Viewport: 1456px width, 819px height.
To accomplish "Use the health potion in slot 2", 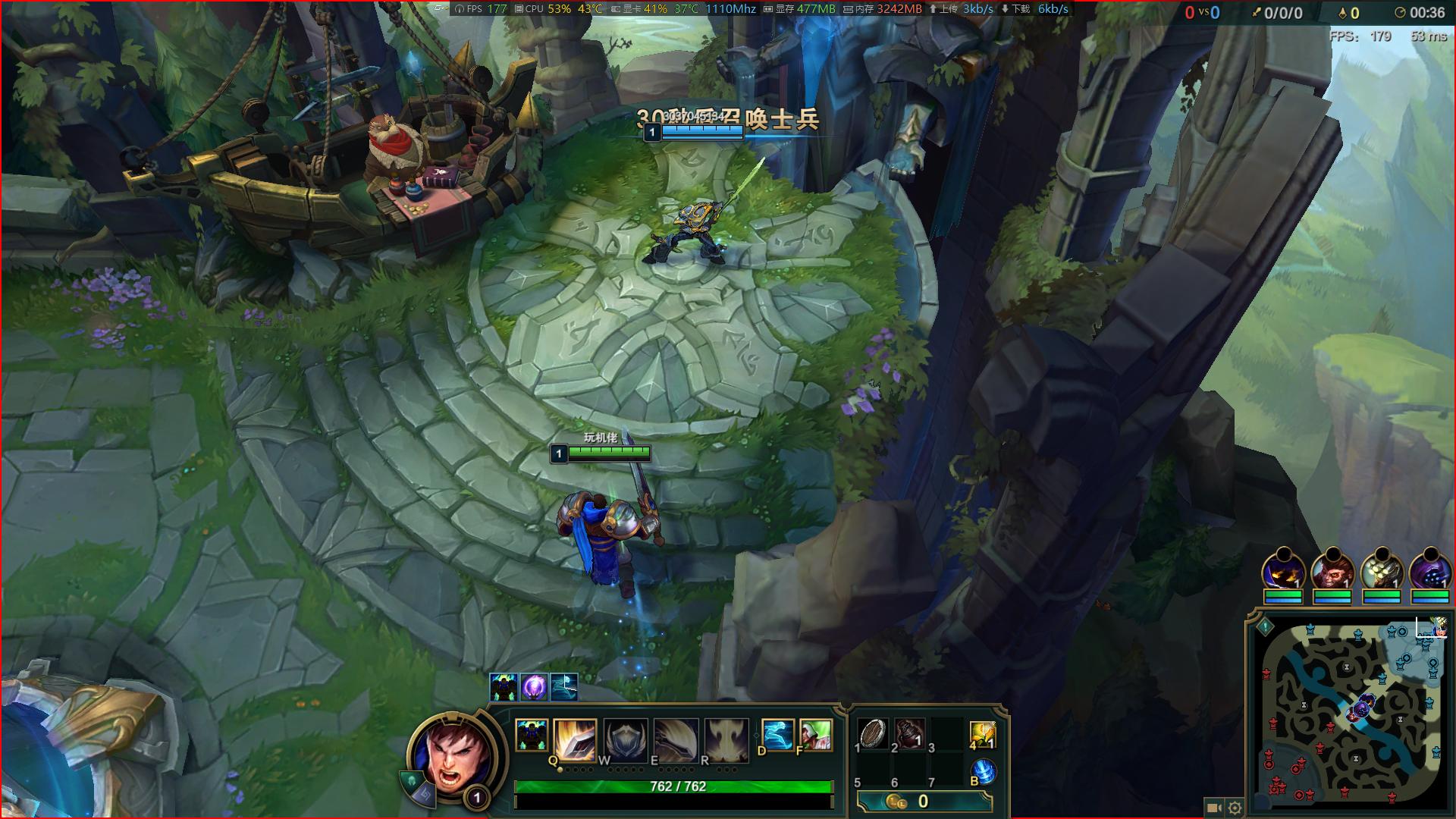I will coord(910,734).
